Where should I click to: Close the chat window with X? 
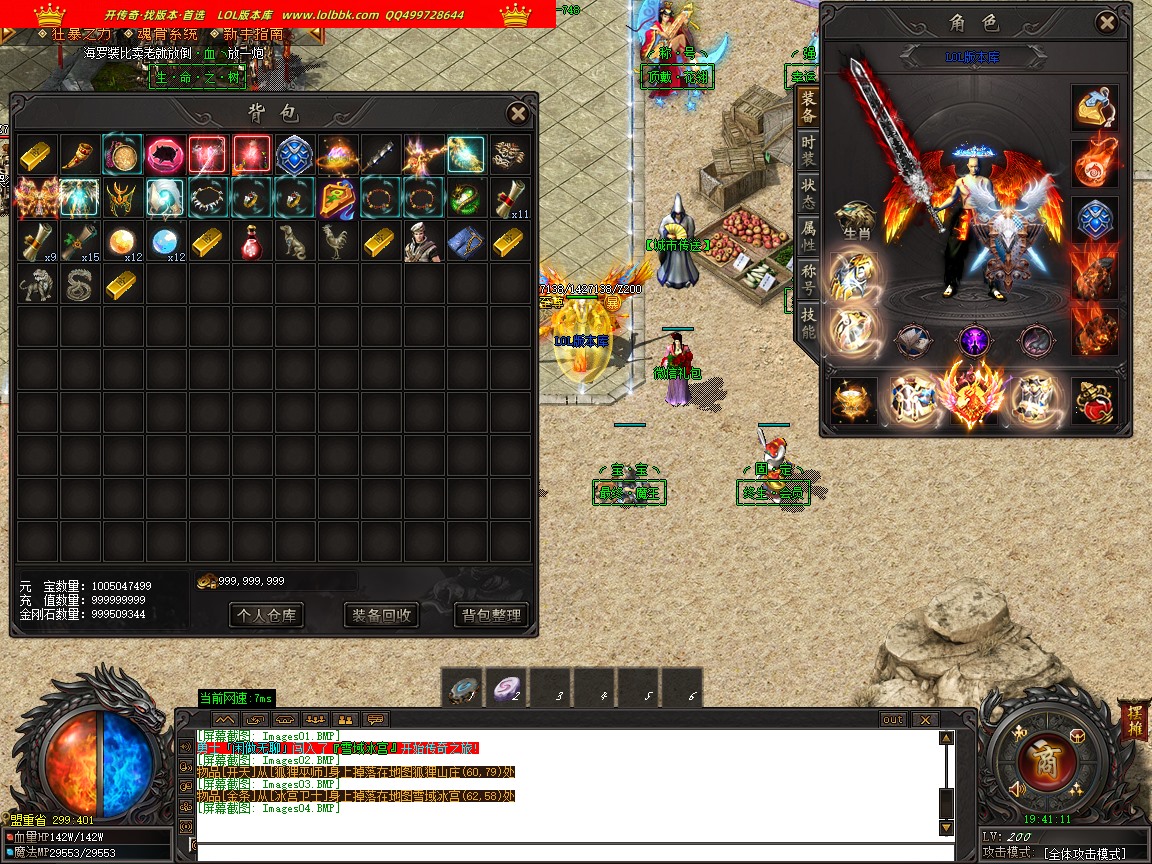coord(925,719)
